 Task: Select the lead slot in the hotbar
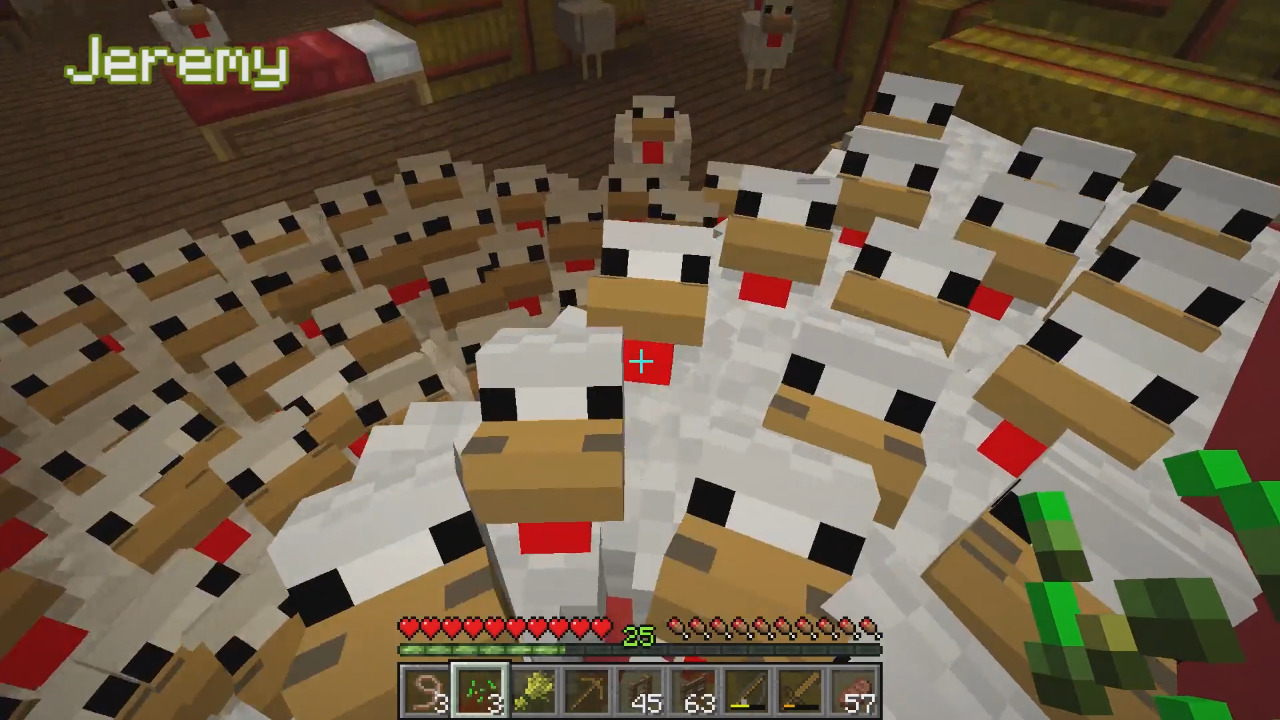click(x=425, y=692)
